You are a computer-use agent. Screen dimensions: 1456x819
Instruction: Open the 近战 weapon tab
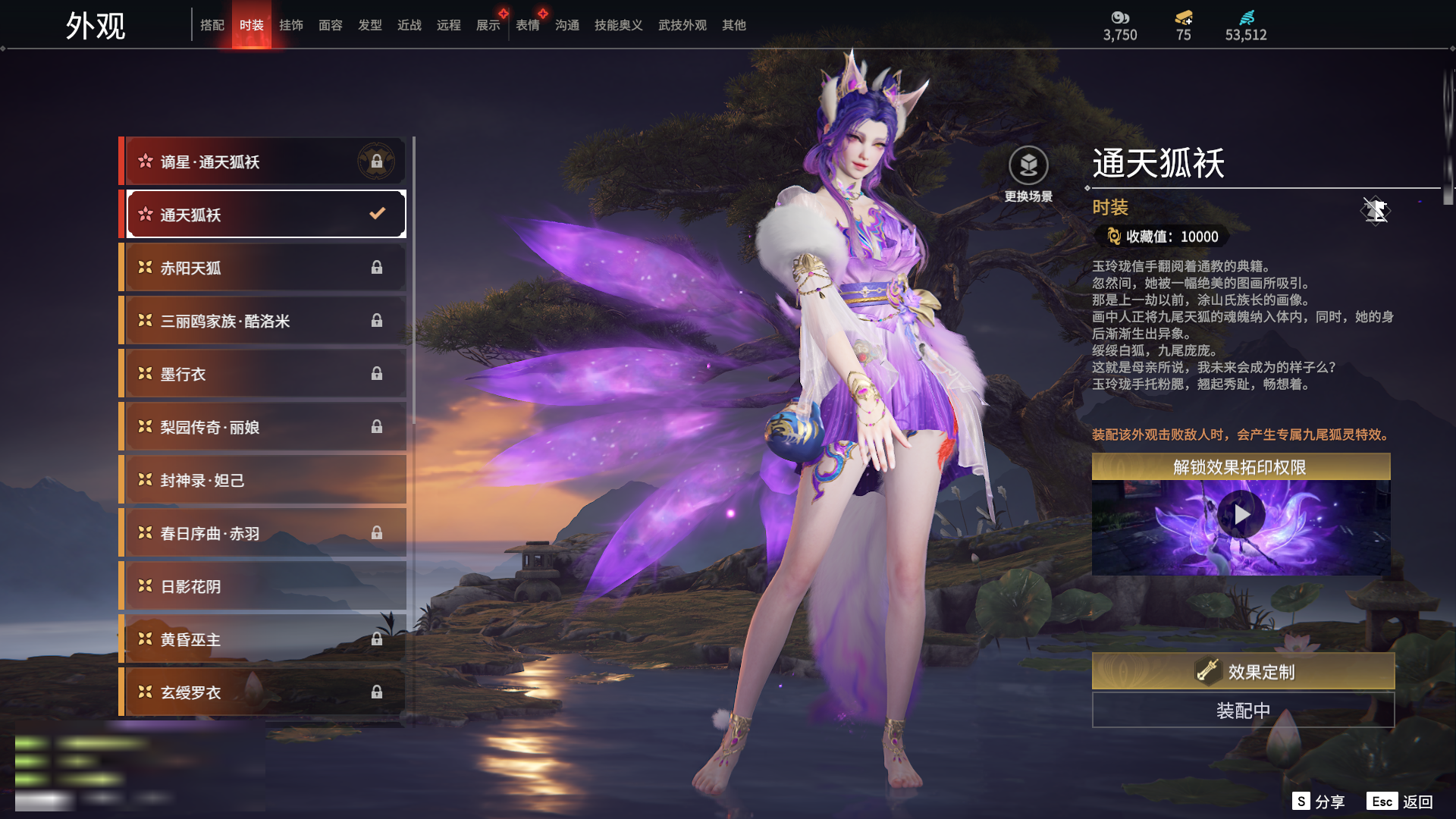click(409, 25)
